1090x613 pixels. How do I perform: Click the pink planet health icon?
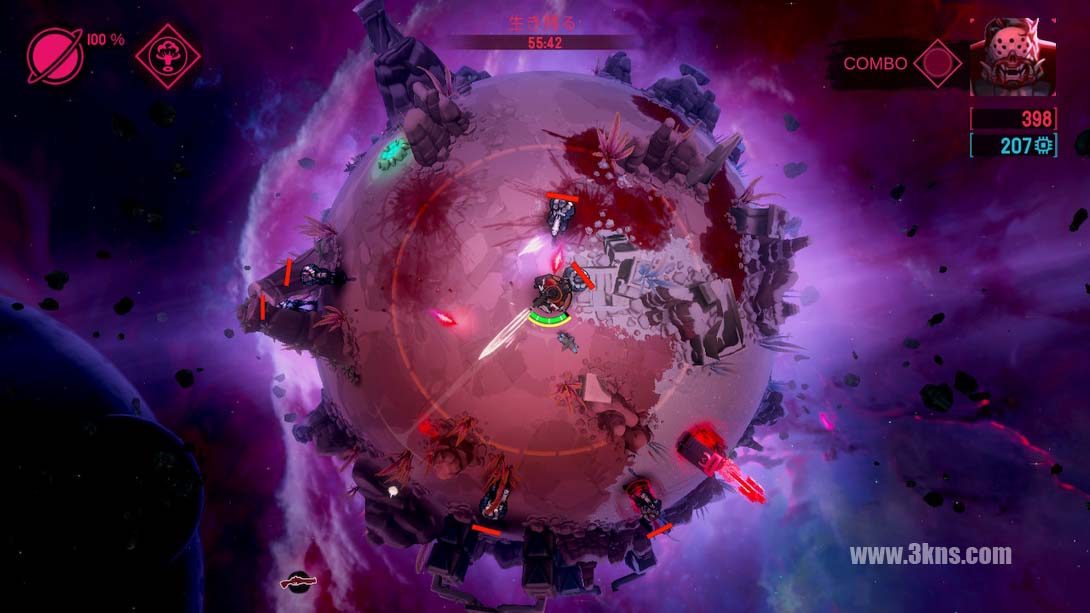55,55
